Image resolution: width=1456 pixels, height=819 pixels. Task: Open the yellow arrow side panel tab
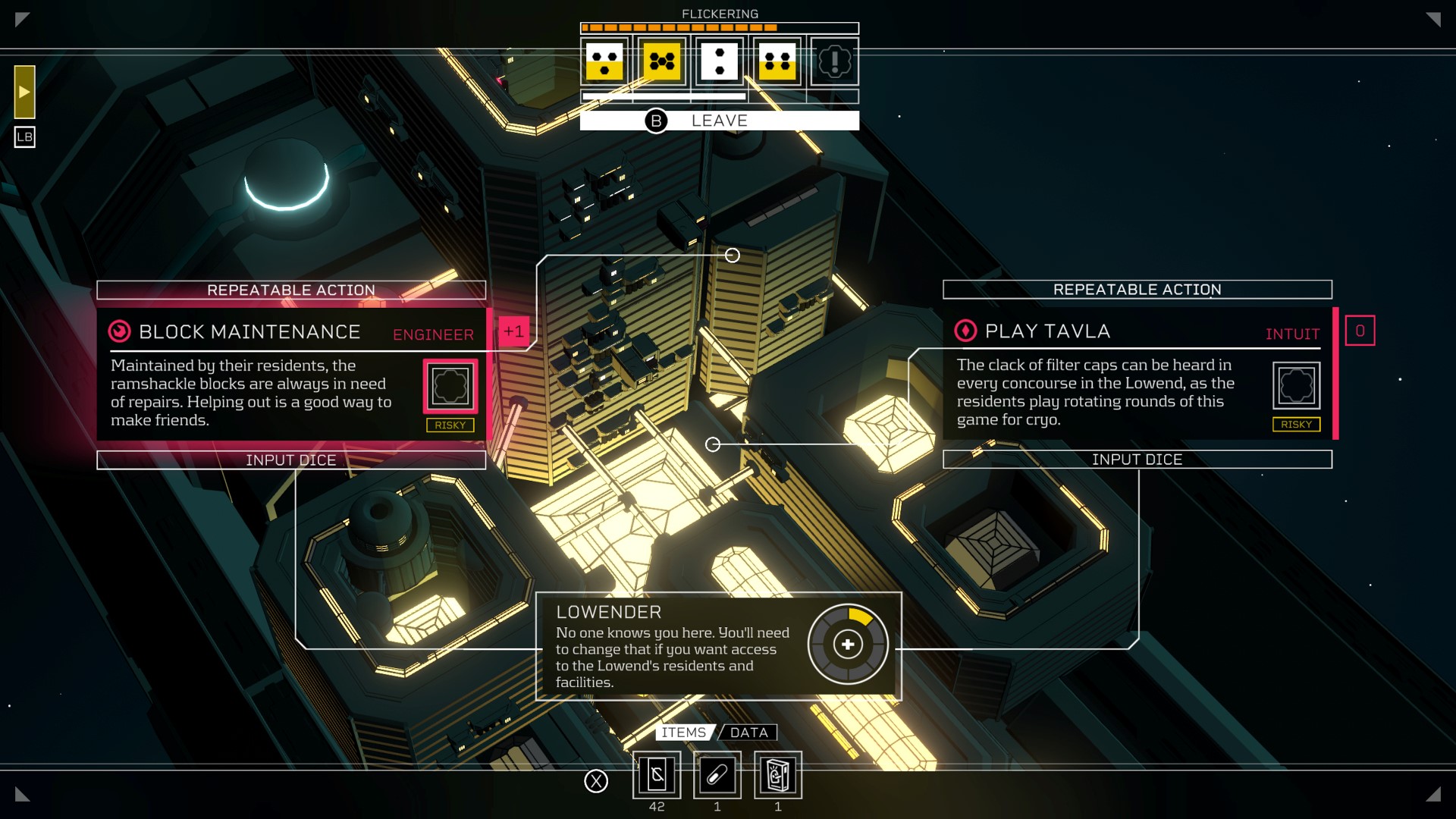[24, 92]
